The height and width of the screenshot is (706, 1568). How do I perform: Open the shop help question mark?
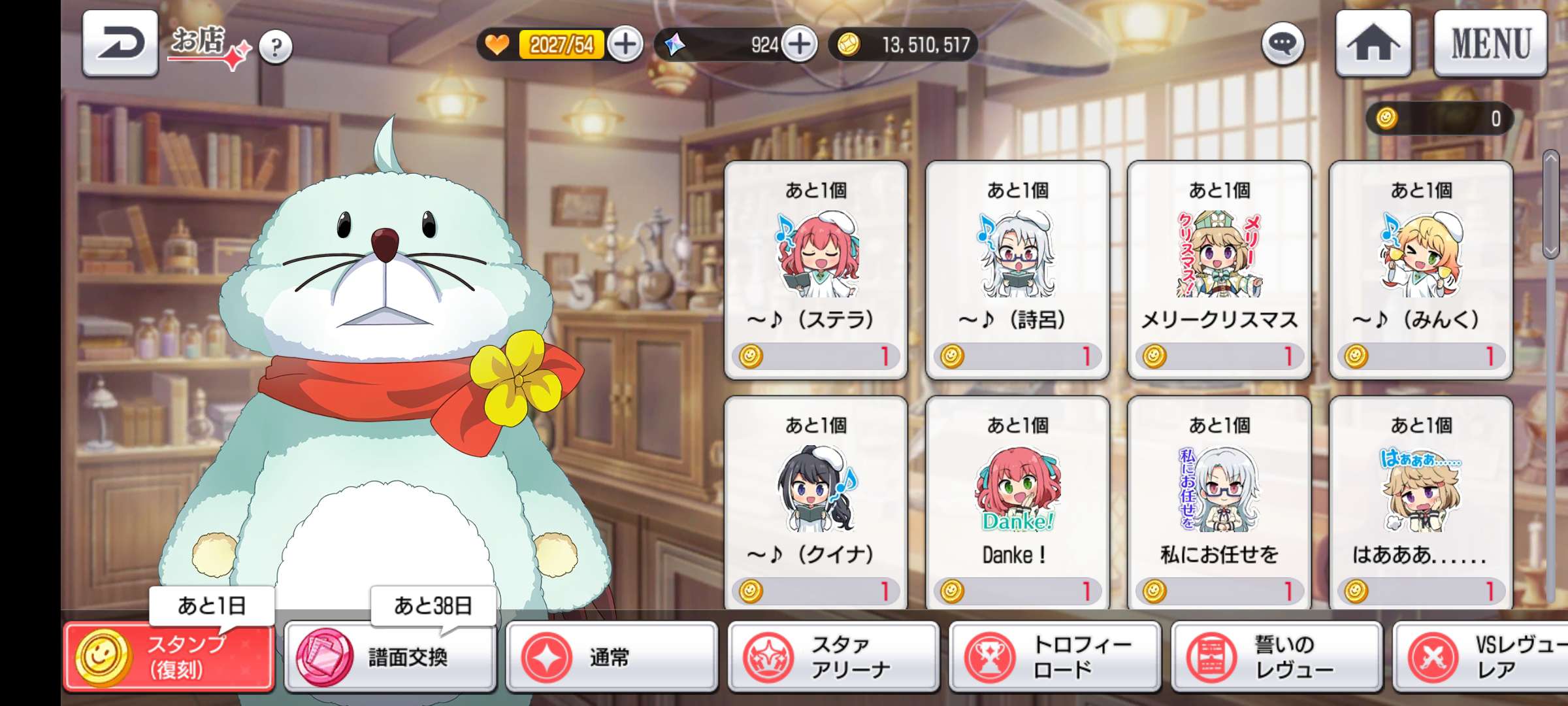pyautogui.click(x=276, y=46)
